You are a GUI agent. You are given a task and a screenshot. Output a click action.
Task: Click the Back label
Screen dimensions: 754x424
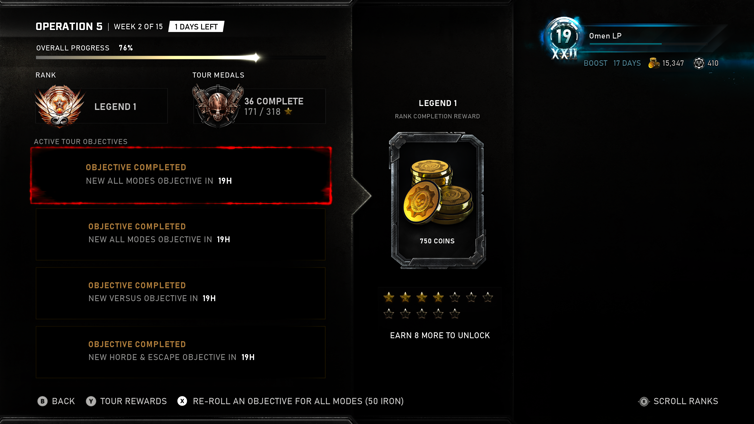[62, 401]
